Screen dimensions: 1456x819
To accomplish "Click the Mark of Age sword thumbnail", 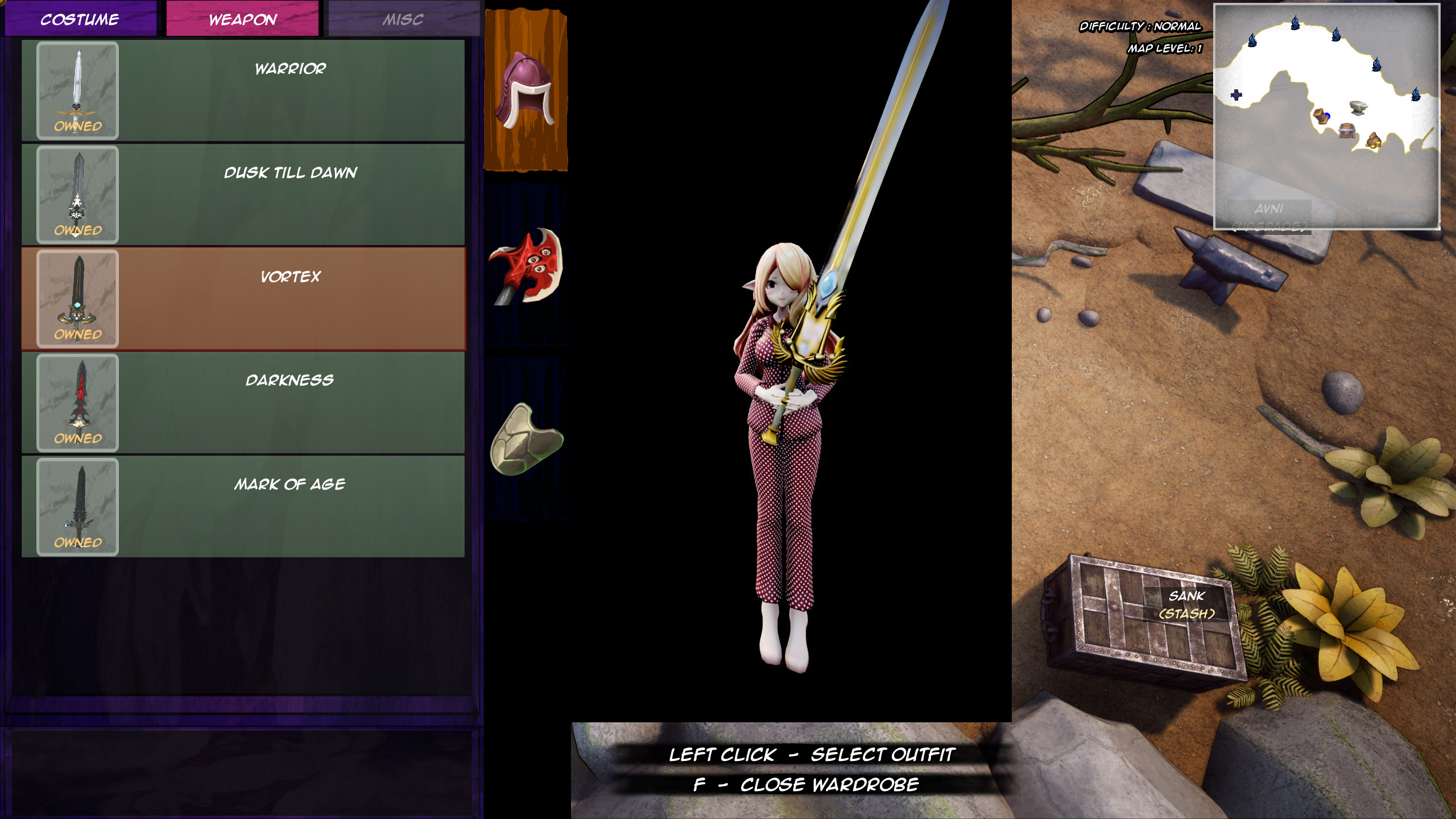I will point(77,506).
